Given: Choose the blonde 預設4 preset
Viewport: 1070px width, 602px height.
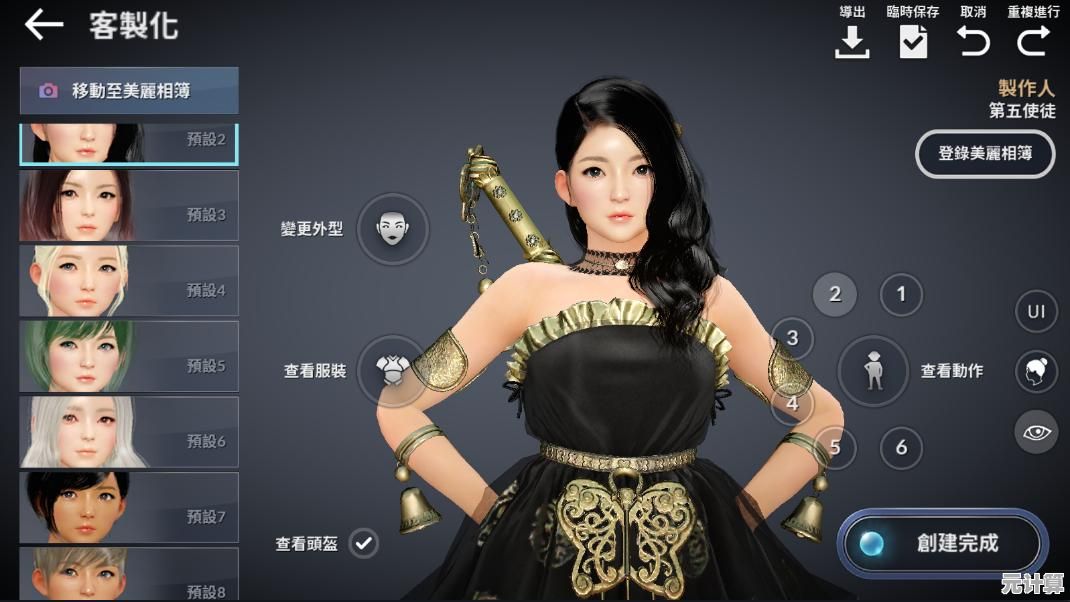Looking at the screenshot, I should (129, 281).
